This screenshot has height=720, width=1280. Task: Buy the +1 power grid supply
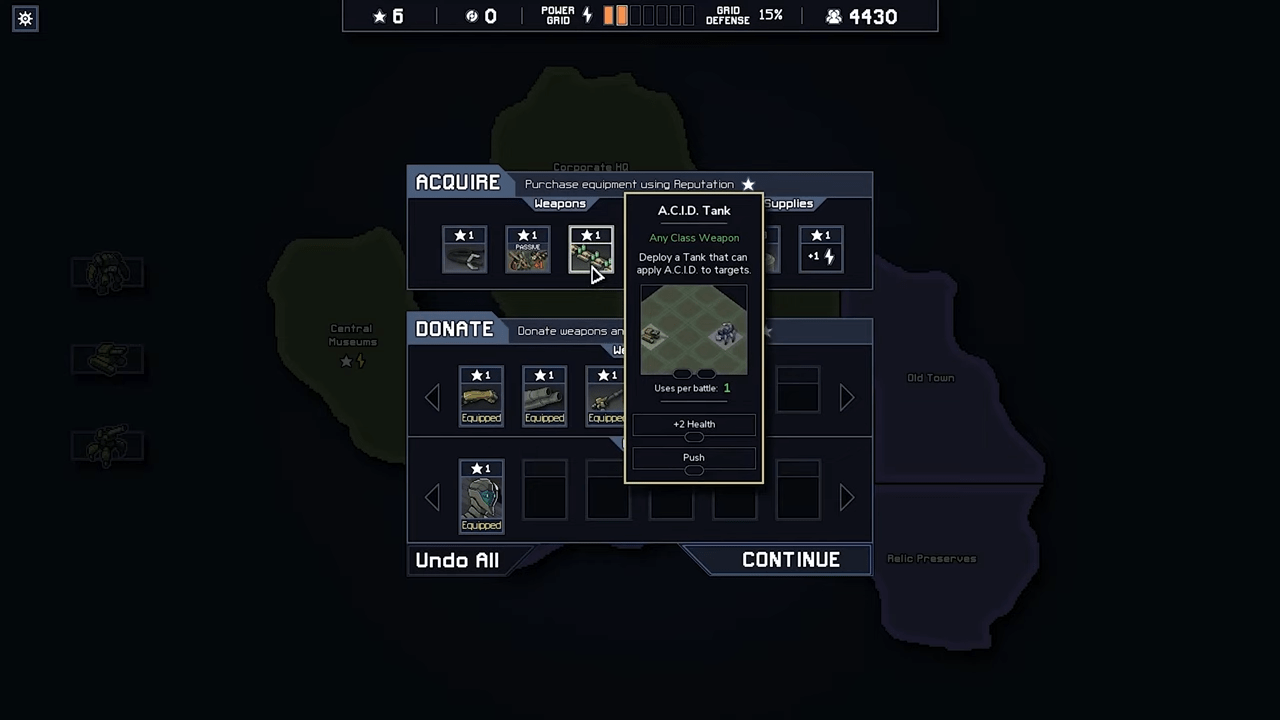820,250
